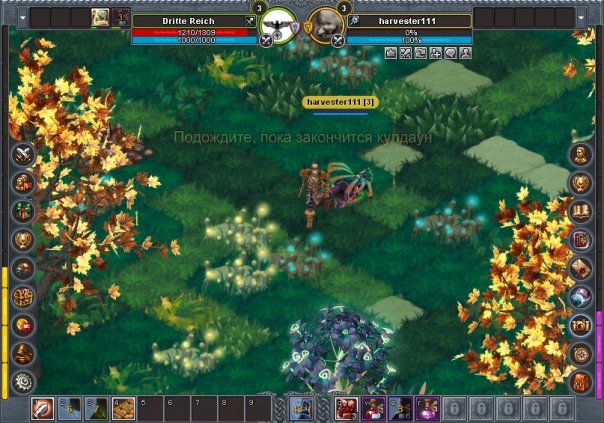This screenshot has width=604, height=423.
Task: Activate the item in hotbar slot 4
Action: point(123,408)
